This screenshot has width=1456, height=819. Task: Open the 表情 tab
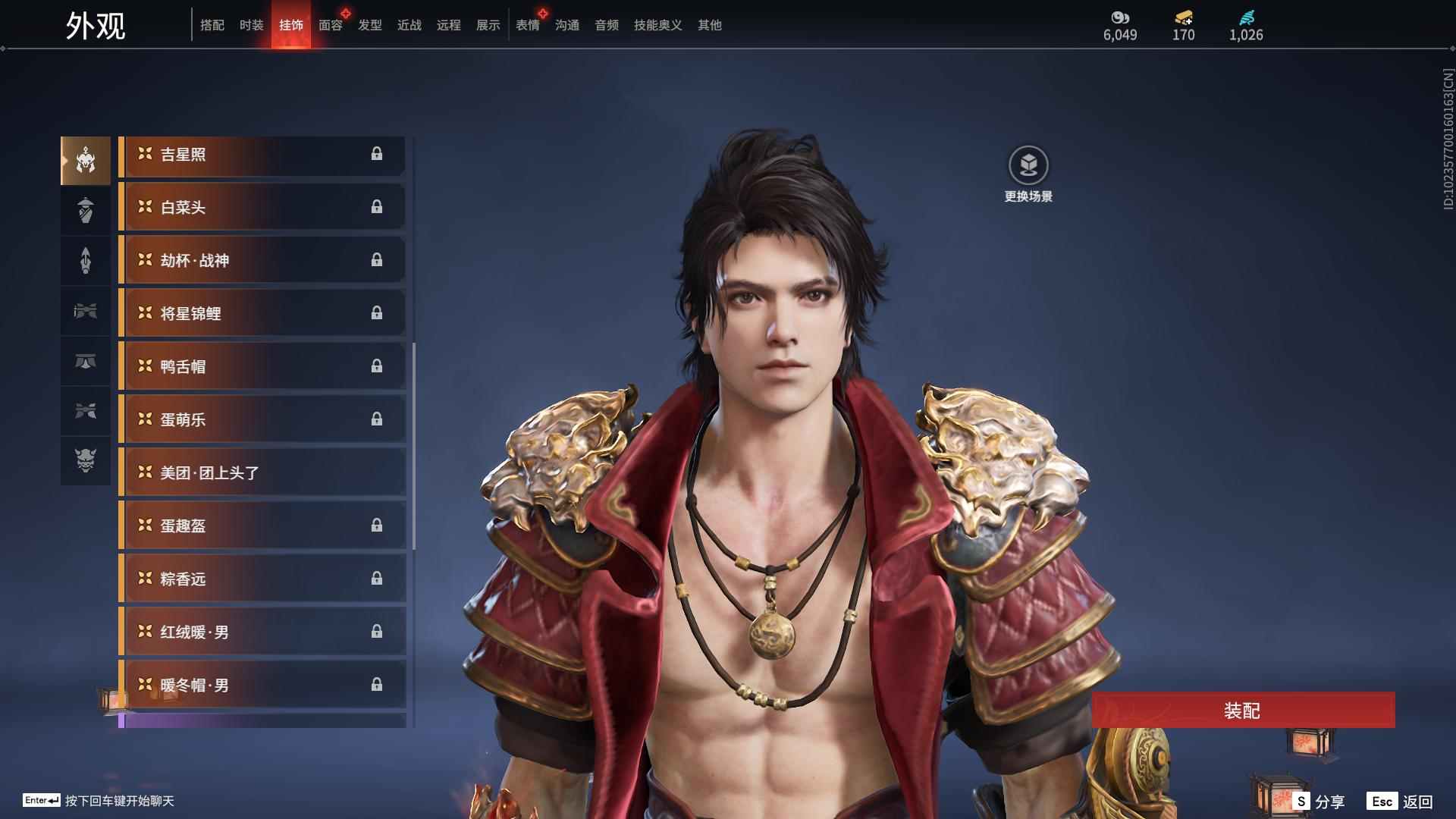click(527, 25)
